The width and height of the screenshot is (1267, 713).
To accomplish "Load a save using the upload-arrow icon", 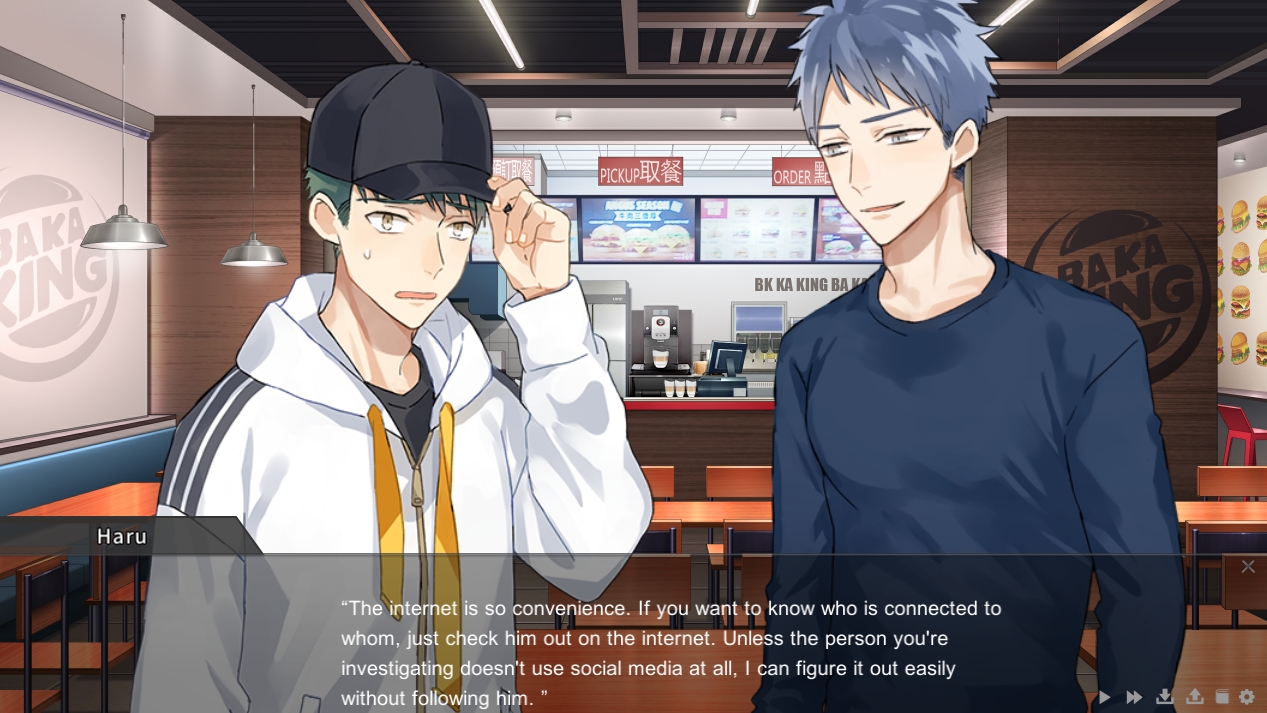I will click(x=1194, y=697).
